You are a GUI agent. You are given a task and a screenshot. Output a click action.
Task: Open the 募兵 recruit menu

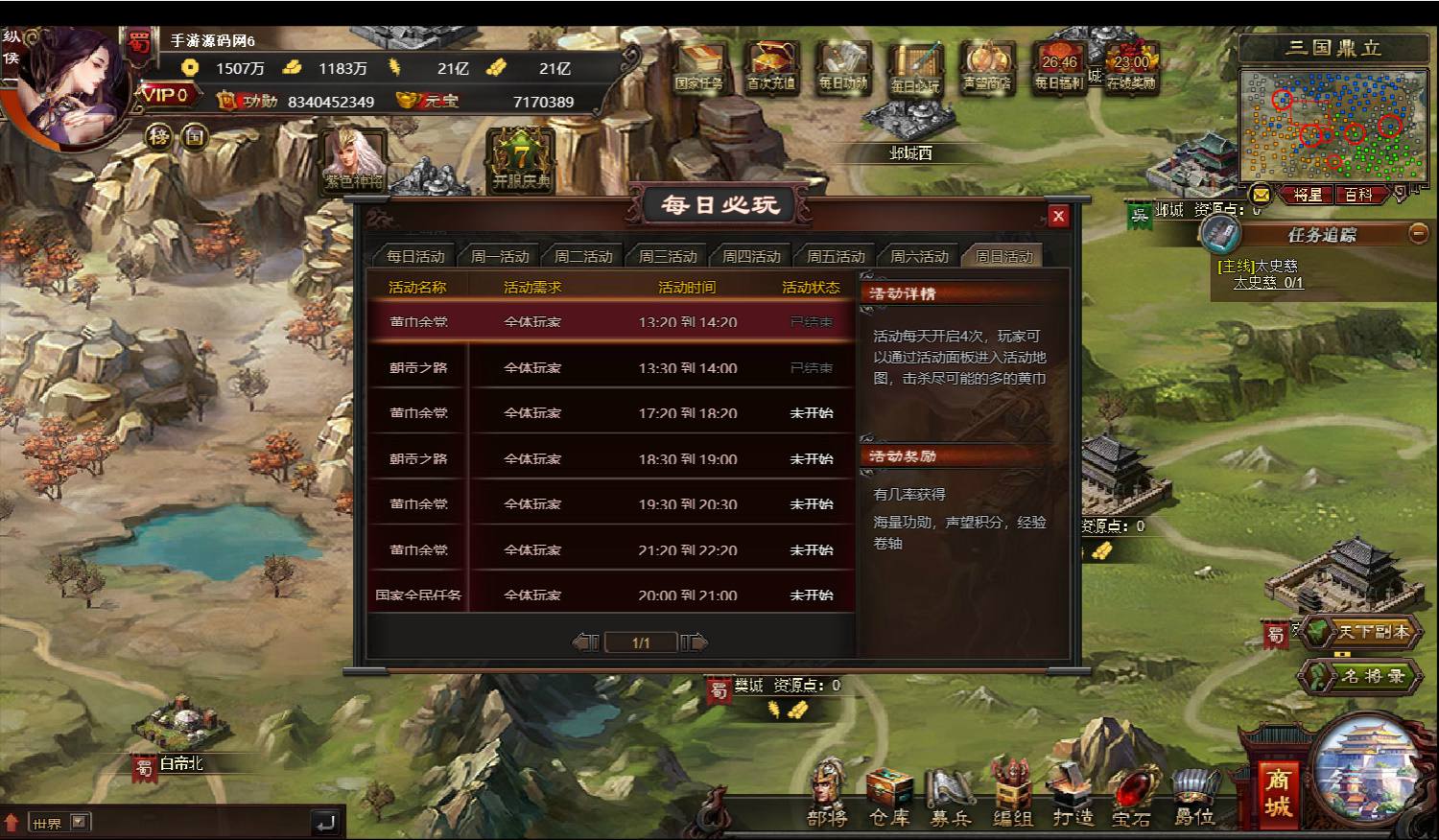[x=951, y=794]
